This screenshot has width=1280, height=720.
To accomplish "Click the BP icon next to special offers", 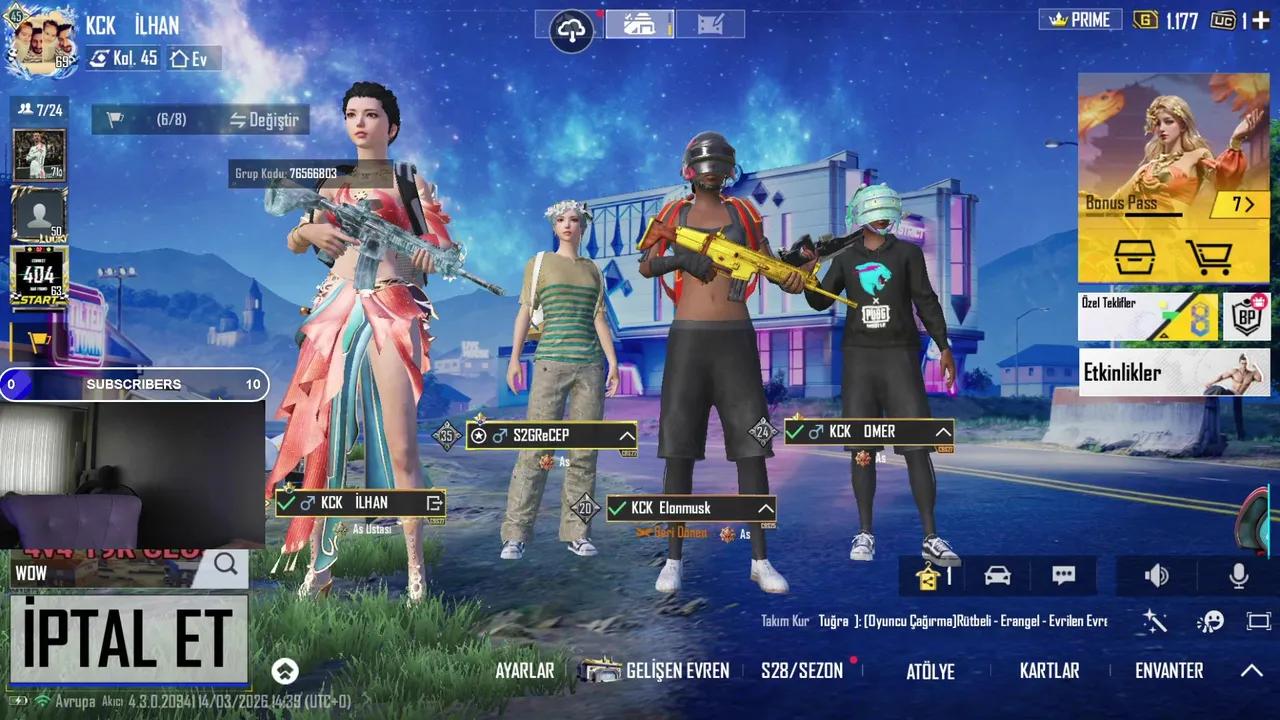I will pyautogui.click(x=1247, y=316).
